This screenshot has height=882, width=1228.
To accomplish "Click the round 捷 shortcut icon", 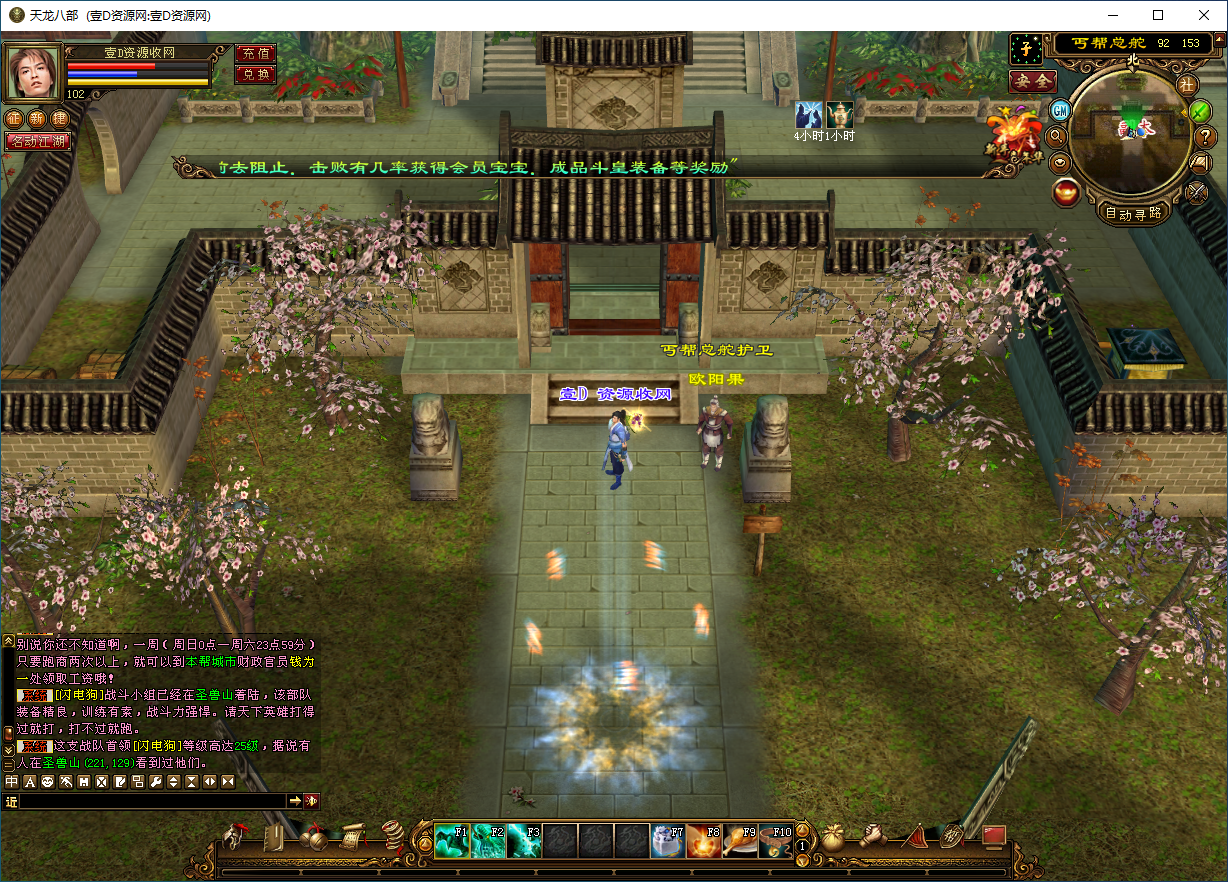I will [60, 119].
